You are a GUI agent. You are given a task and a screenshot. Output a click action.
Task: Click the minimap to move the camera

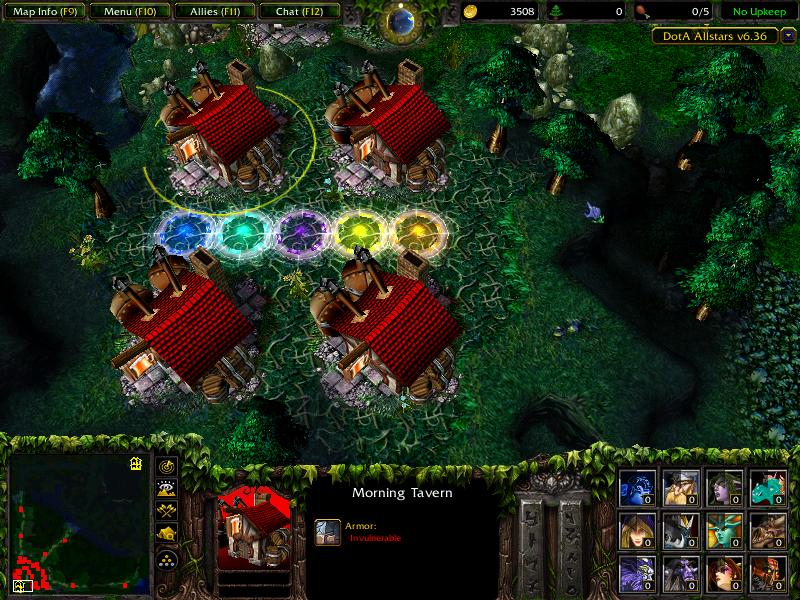coord(75,520)
